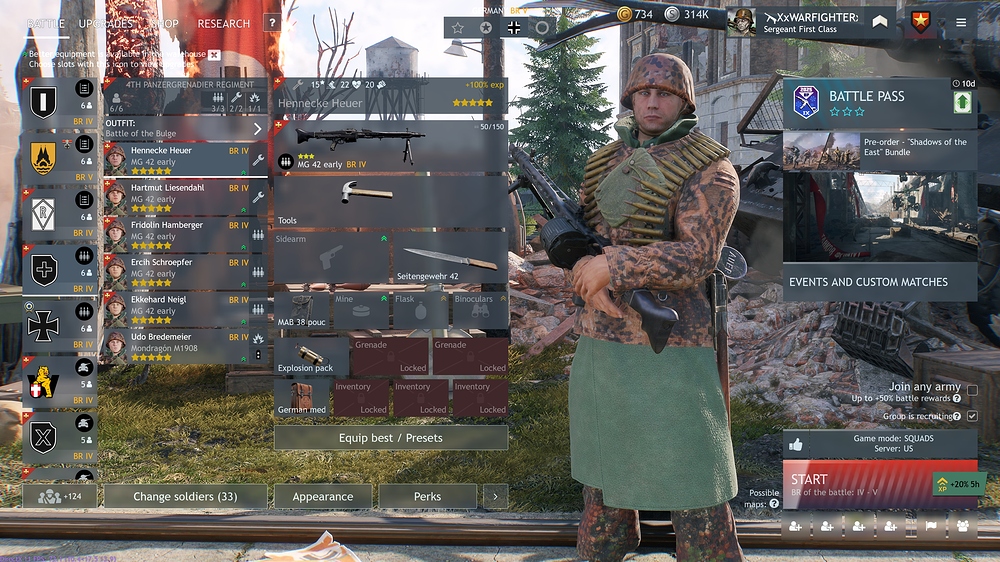Image resolution: width=1000 pixels, height=562 pixels.
Task: Click Equip best / Presets
Action: (390, 438)
